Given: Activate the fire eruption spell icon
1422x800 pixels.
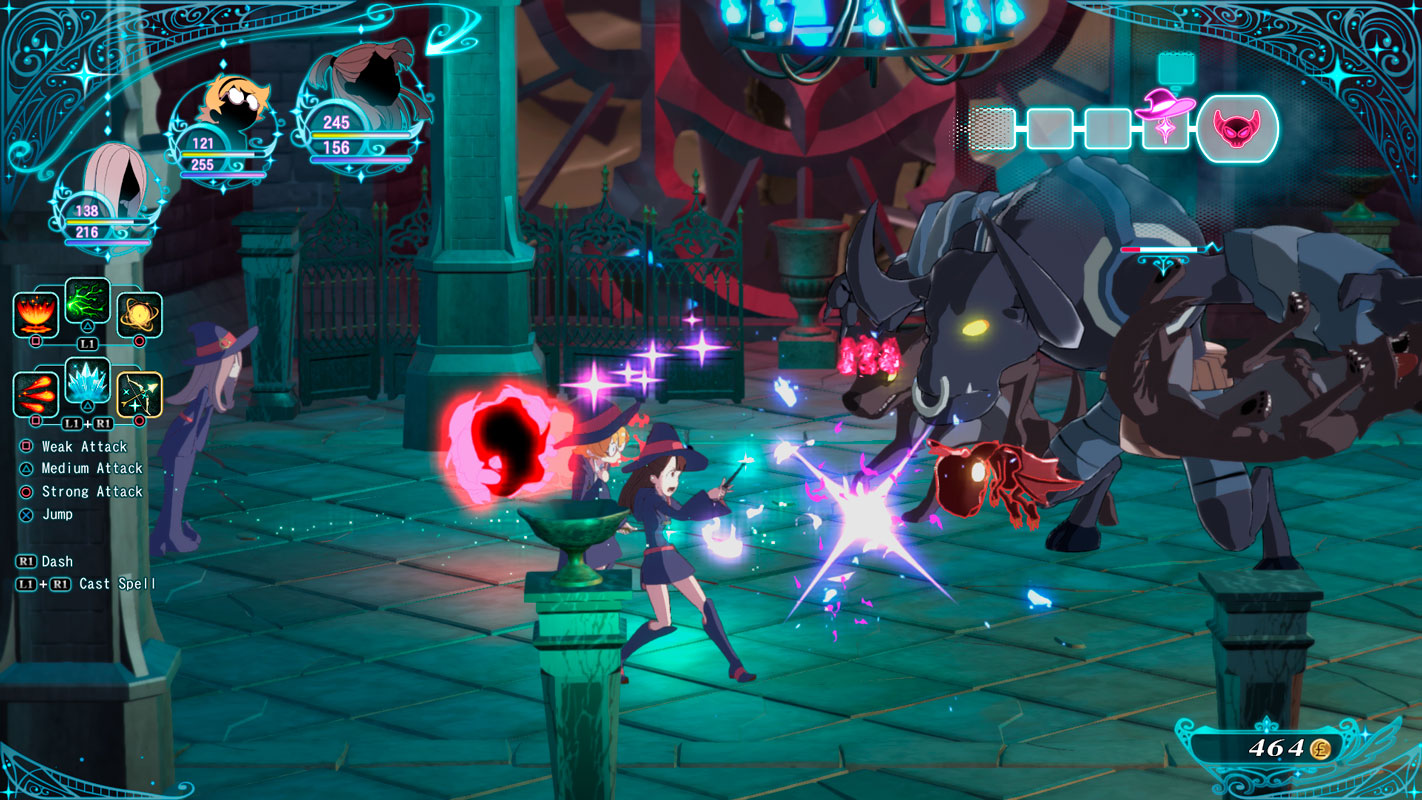Looking at the screenshot, I should click(x=36, y=315).
